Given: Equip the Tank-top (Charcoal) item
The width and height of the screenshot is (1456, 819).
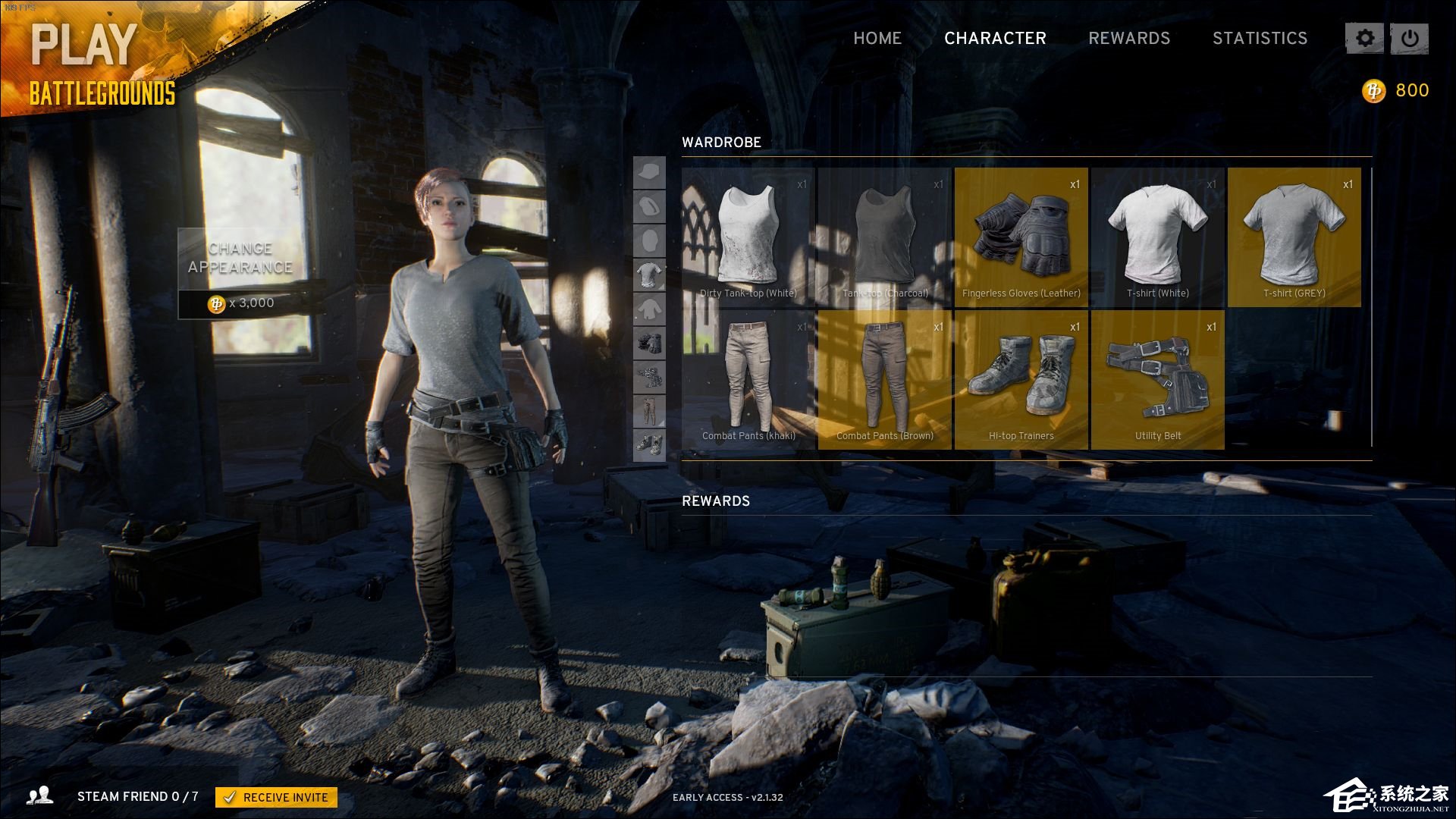Looking at the screenshot, I should (x=885, y=237).
